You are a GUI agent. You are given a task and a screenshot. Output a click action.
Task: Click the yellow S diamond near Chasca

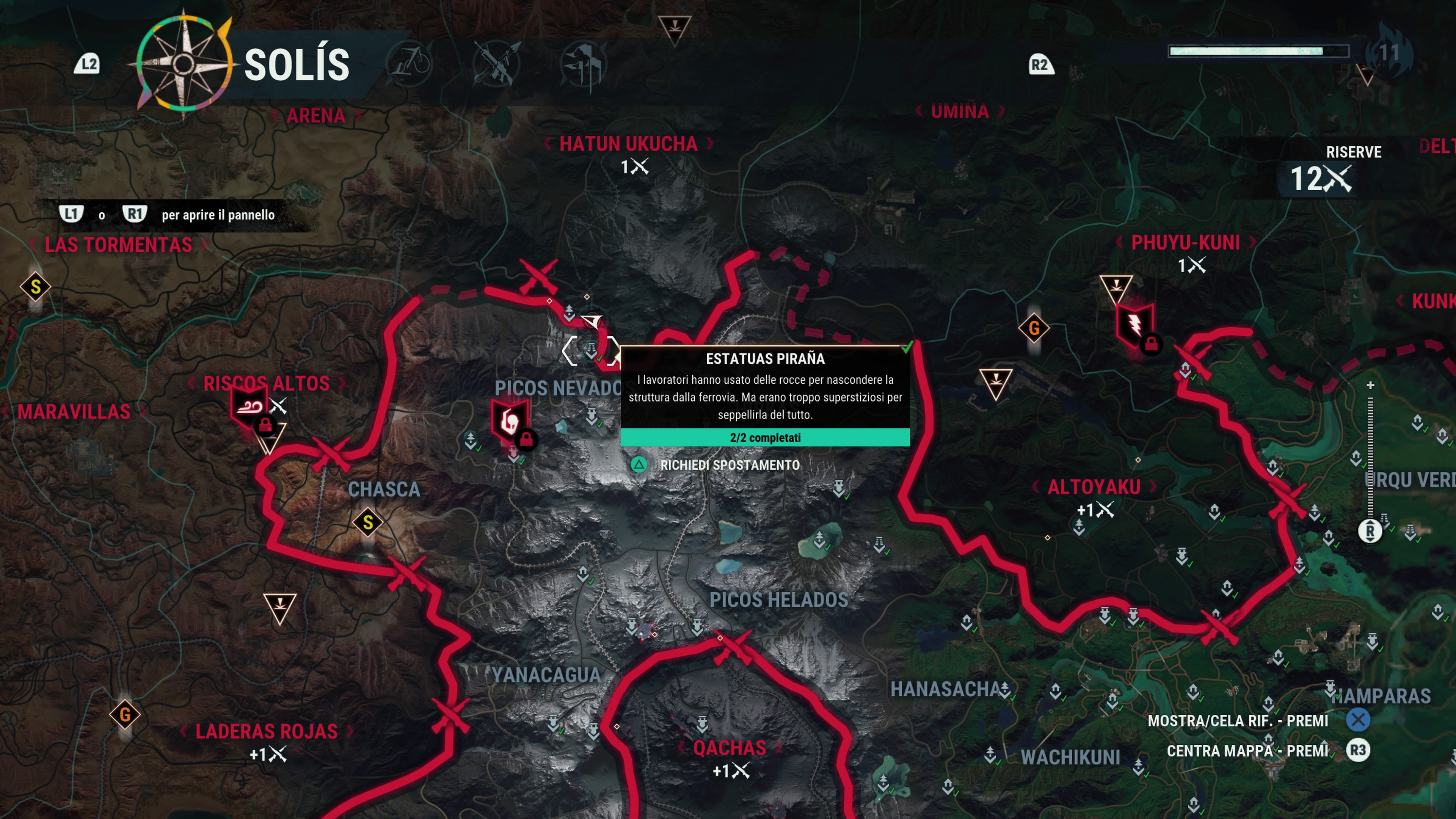(368, 522)
